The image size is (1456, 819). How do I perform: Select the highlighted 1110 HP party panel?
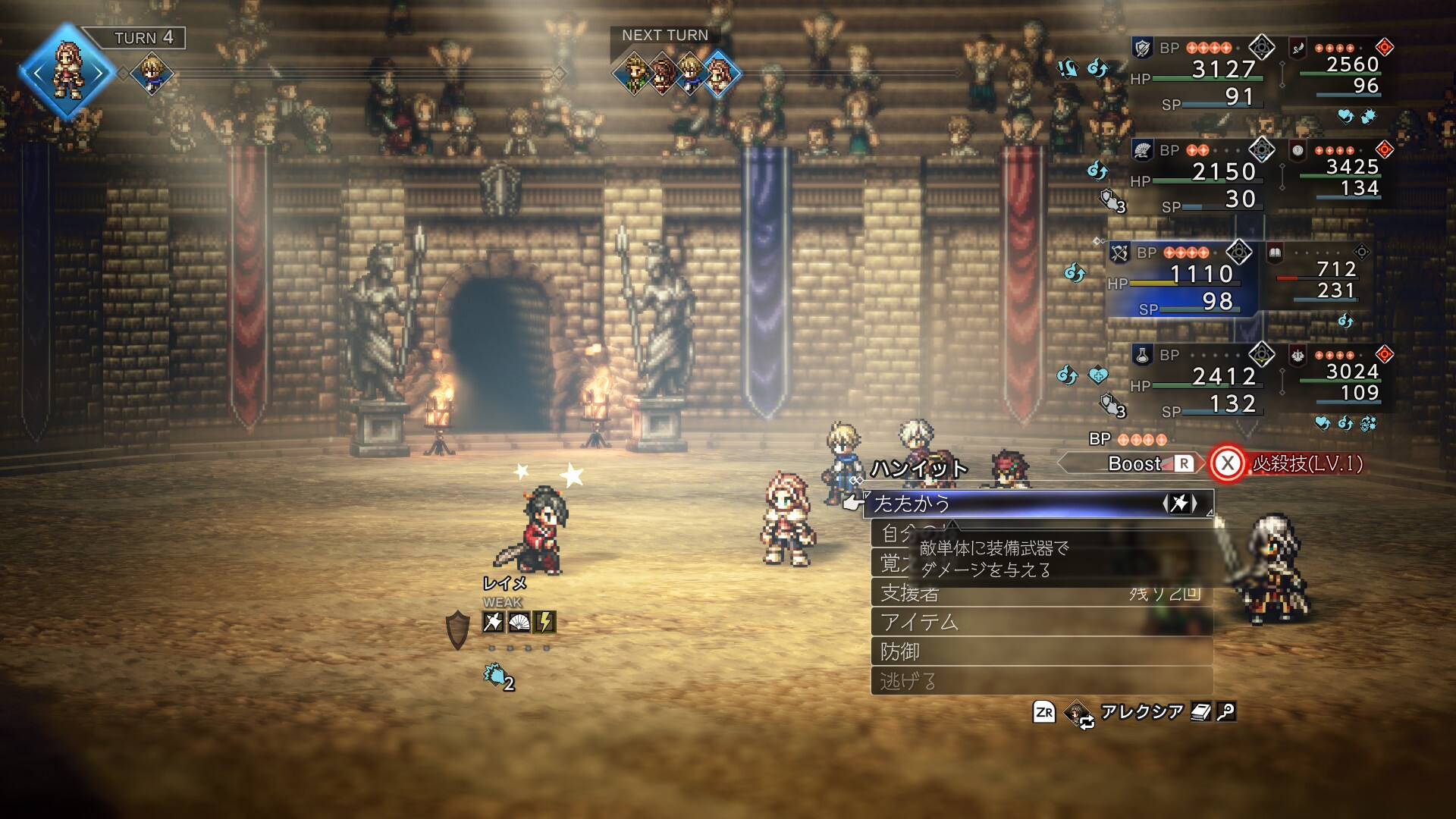click(1183, 278)
